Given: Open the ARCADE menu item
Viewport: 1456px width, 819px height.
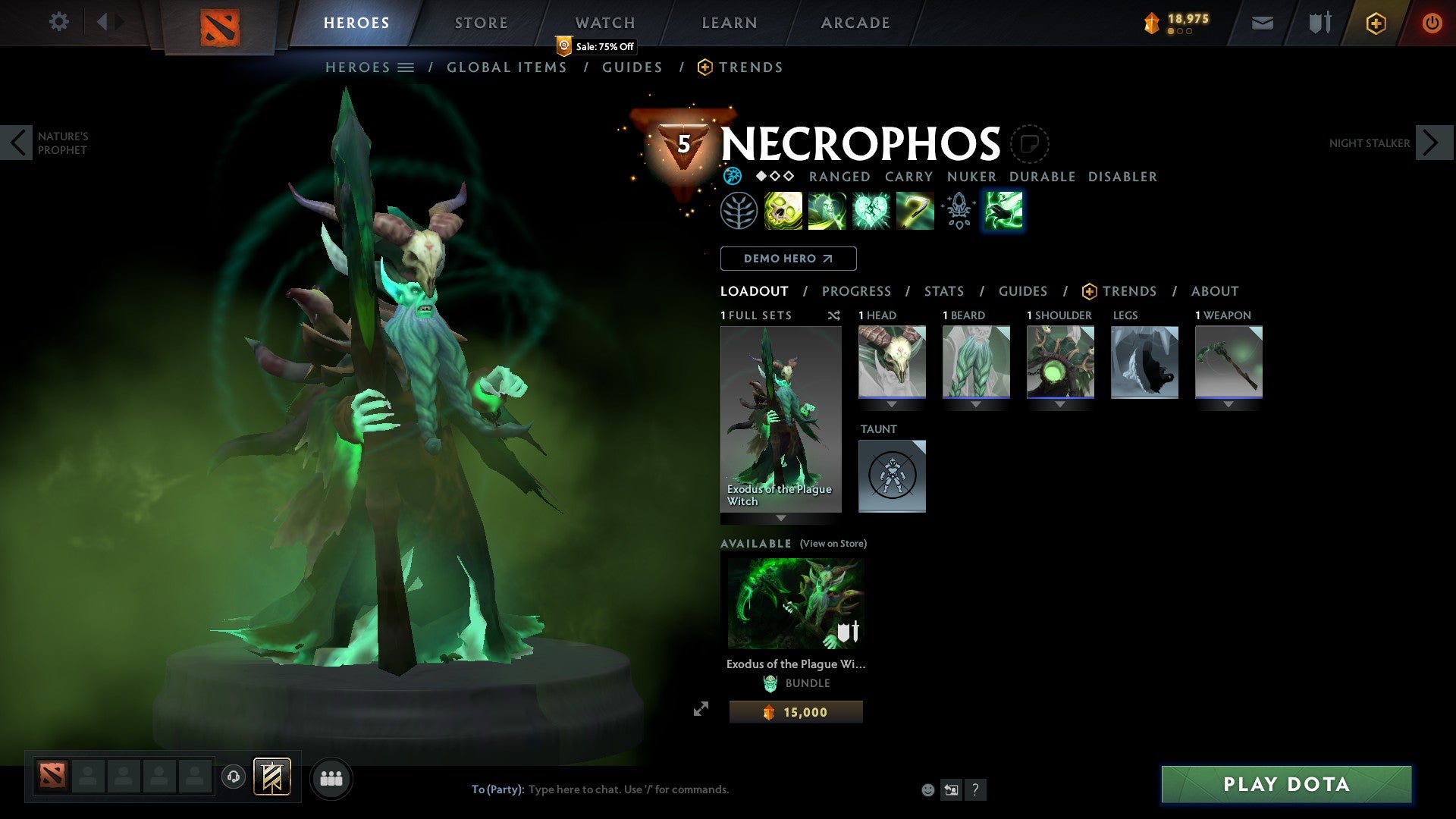Looking at the screenshot, I should [855, 22].
